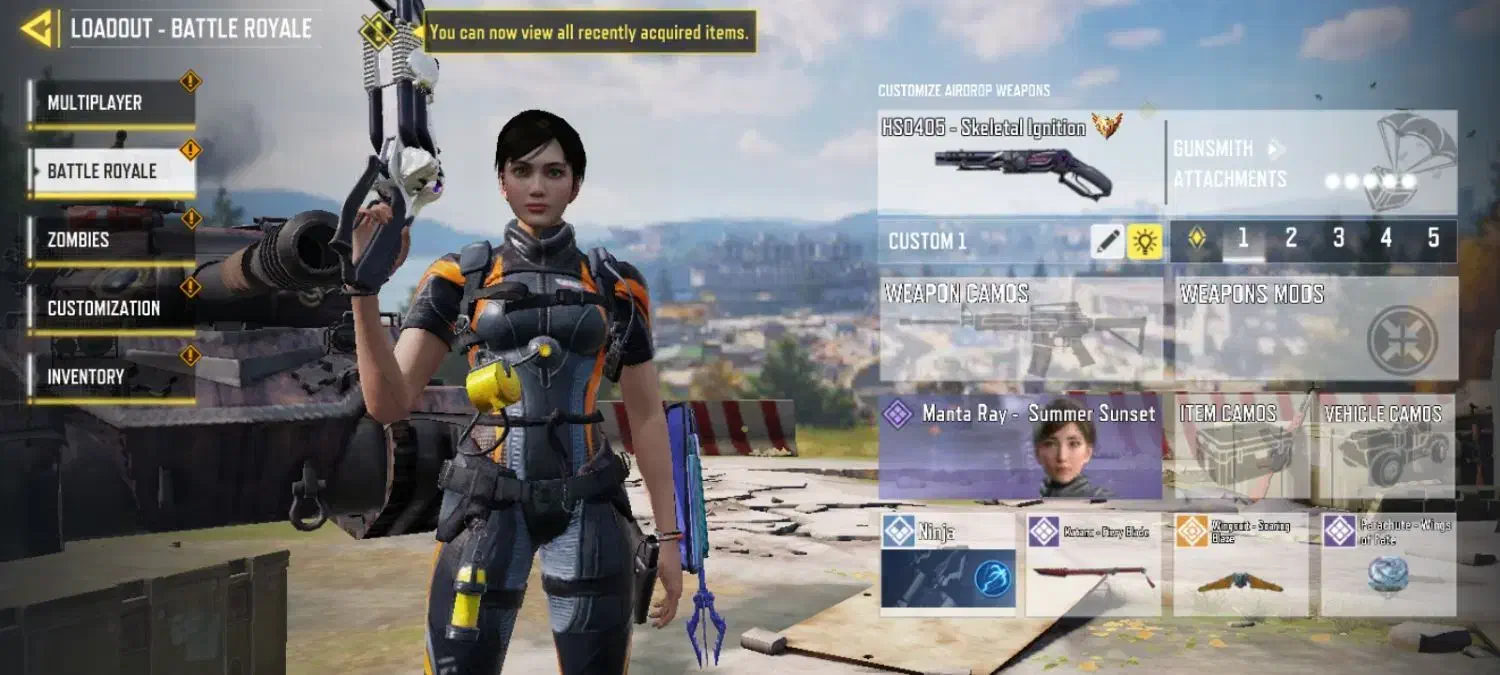Go back using the yellow arrow button
This screenshot has height=675, width=1500.
37,29
